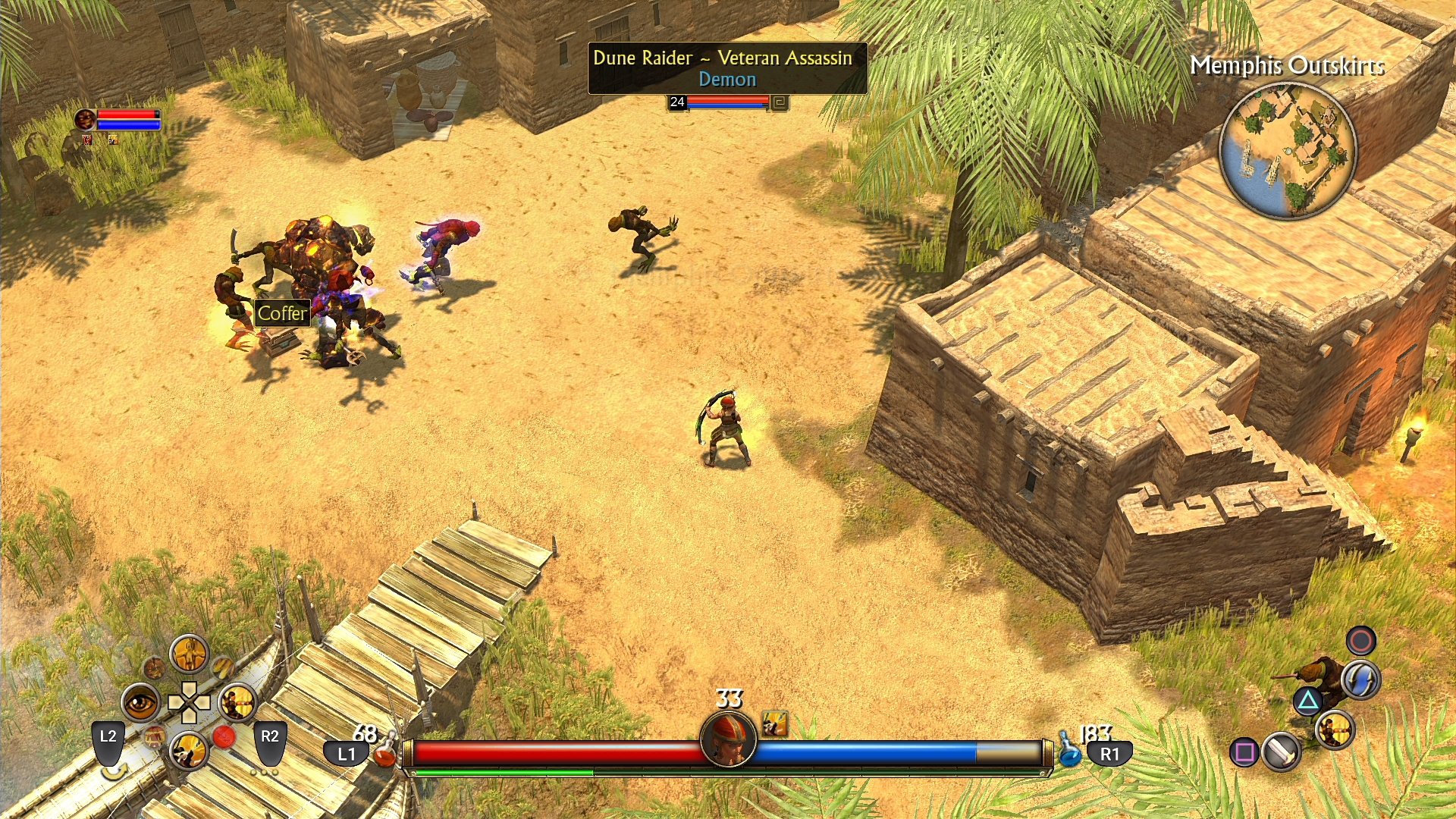Open the golden statue icon atop the radial menu
This screenshot has width=1456, height=819.
click(x=190, y=654)
